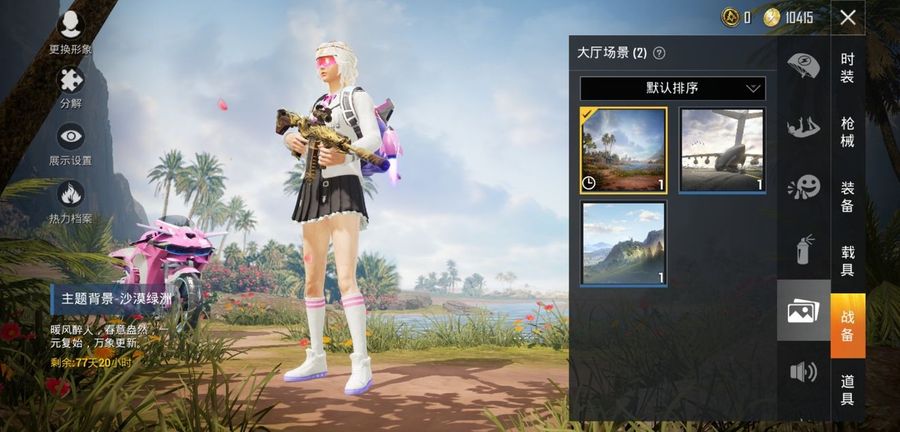Open the 道具 items tab
The image size is (900, 432).
847,389
